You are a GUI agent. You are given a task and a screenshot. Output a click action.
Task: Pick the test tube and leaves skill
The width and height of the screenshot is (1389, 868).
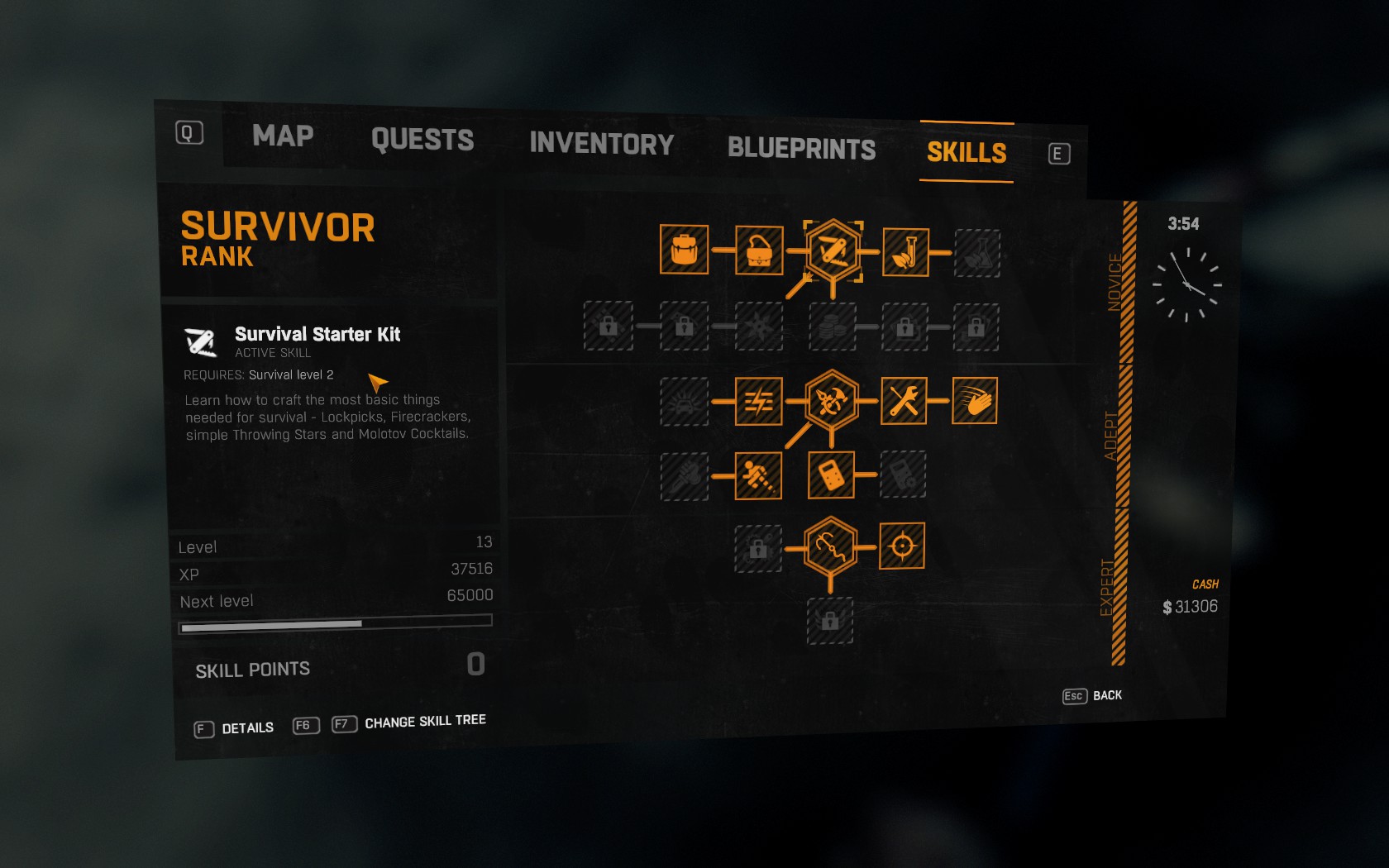[x=905, y=252]
